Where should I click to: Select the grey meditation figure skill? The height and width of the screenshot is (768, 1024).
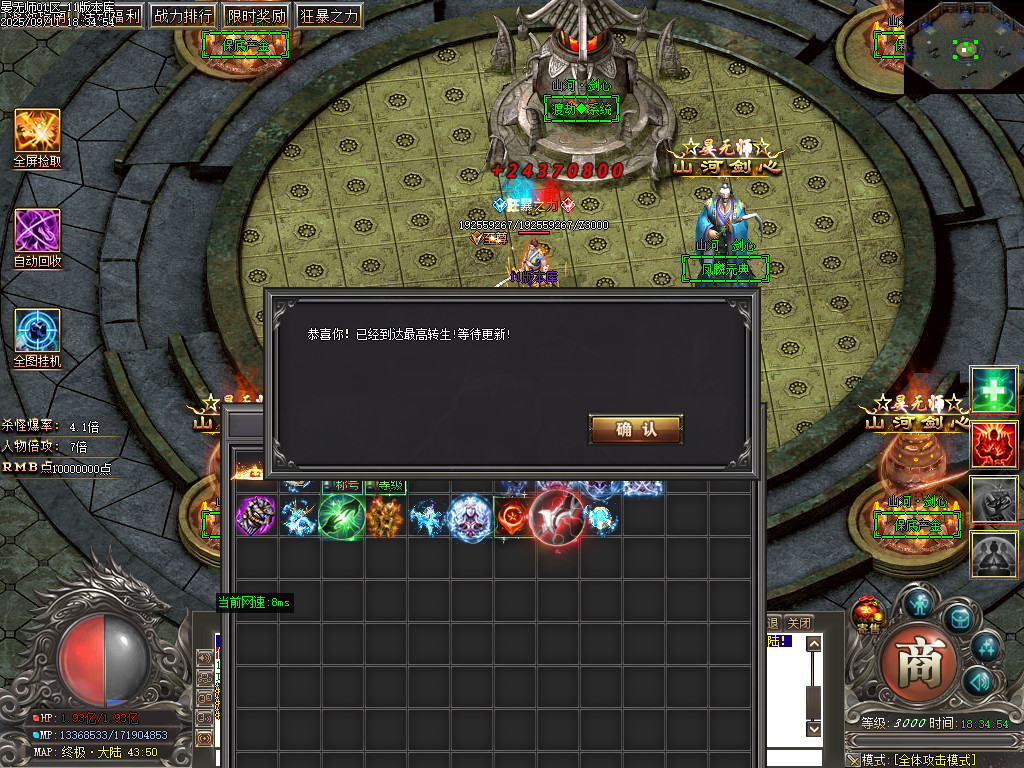[994, 553]
